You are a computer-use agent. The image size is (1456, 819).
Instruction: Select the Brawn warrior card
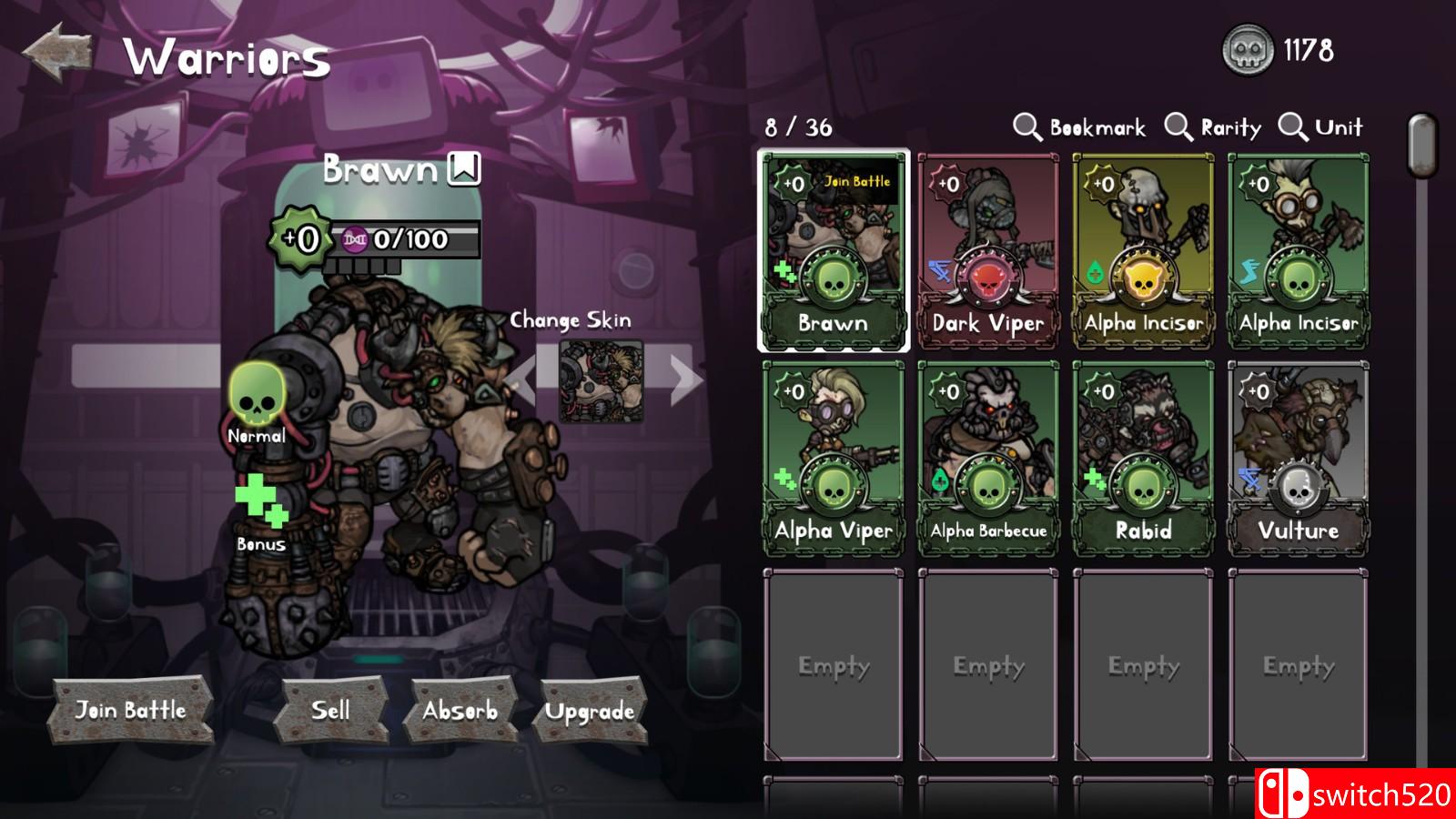tap(833, 251)
